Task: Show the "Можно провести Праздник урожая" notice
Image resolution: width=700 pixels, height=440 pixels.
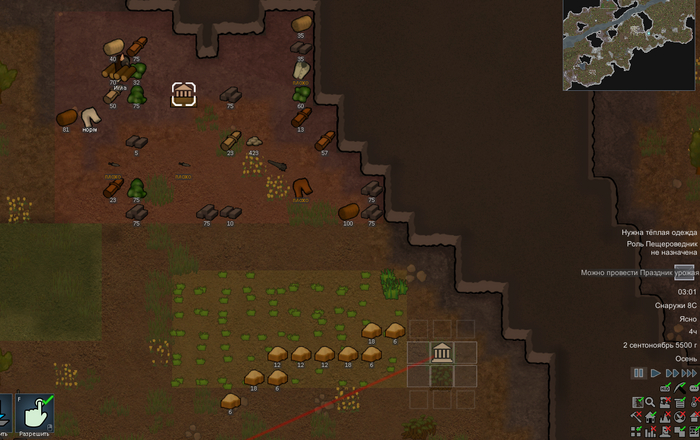Action: point(638,272)
